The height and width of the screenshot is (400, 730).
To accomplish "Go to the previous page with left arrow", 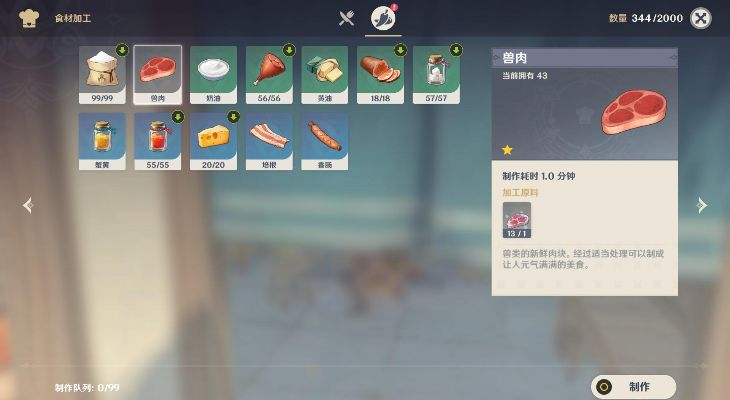I will pyautogui.click(x=28, y=205).
